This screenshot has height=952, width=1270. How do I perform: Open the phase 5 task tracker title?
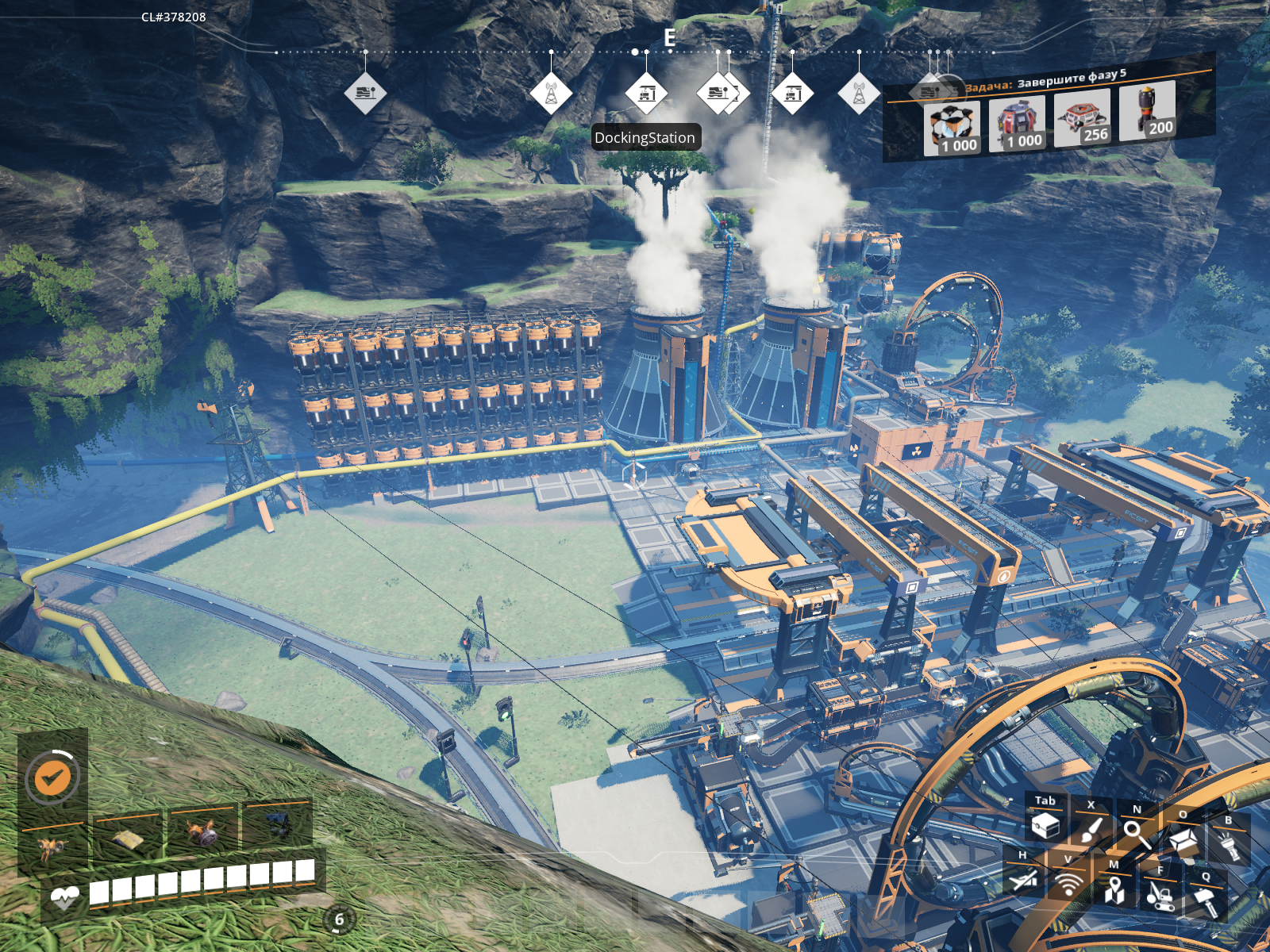1046,80
